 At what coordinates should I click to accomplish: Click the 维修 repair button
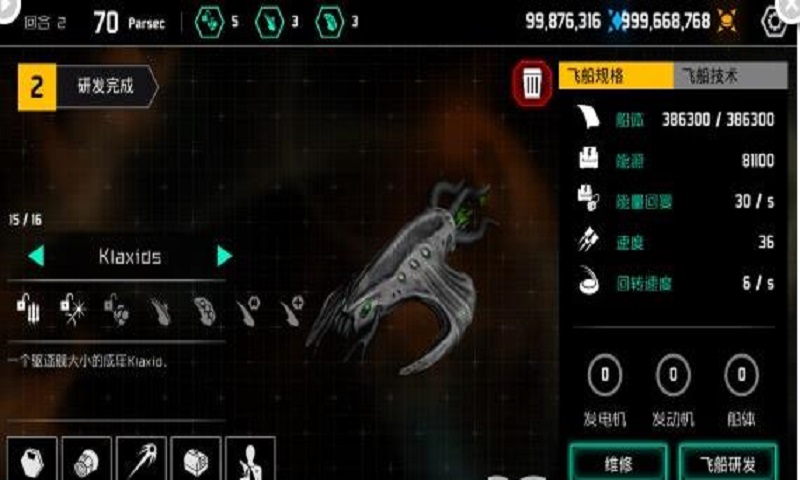tap(619, 463)
